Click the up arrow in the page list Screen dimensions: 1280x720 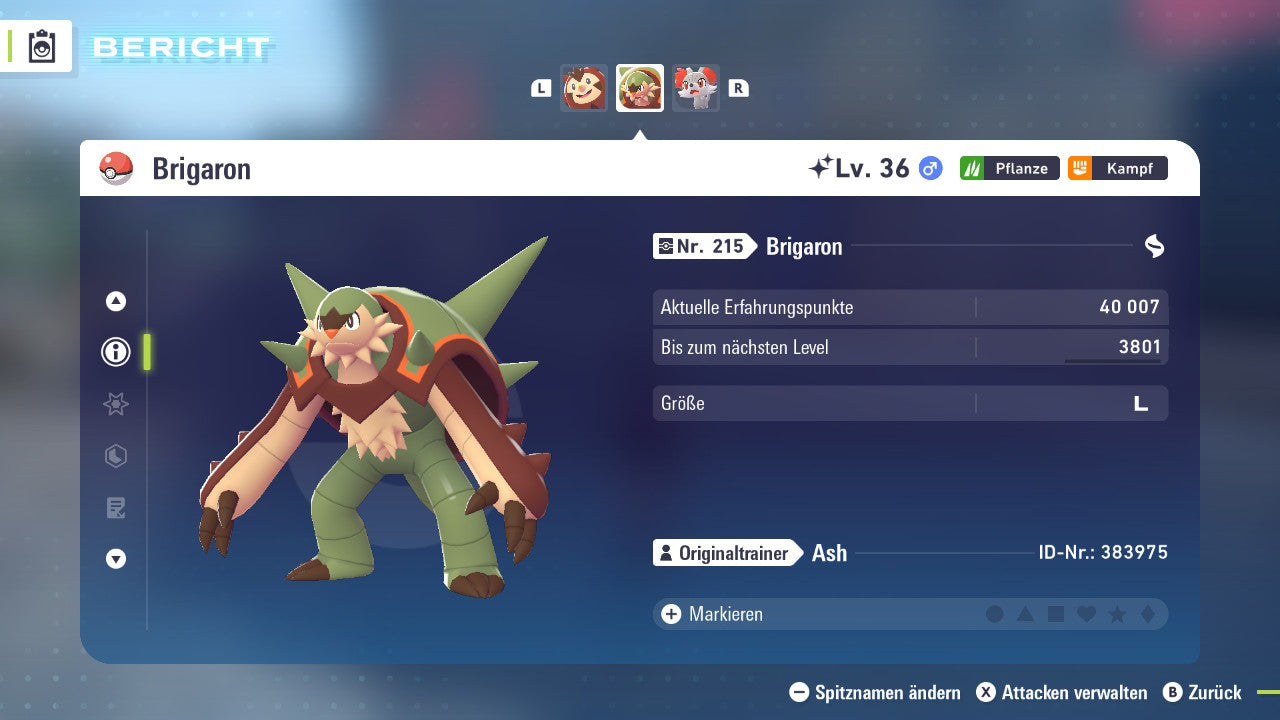pos(116,301)
